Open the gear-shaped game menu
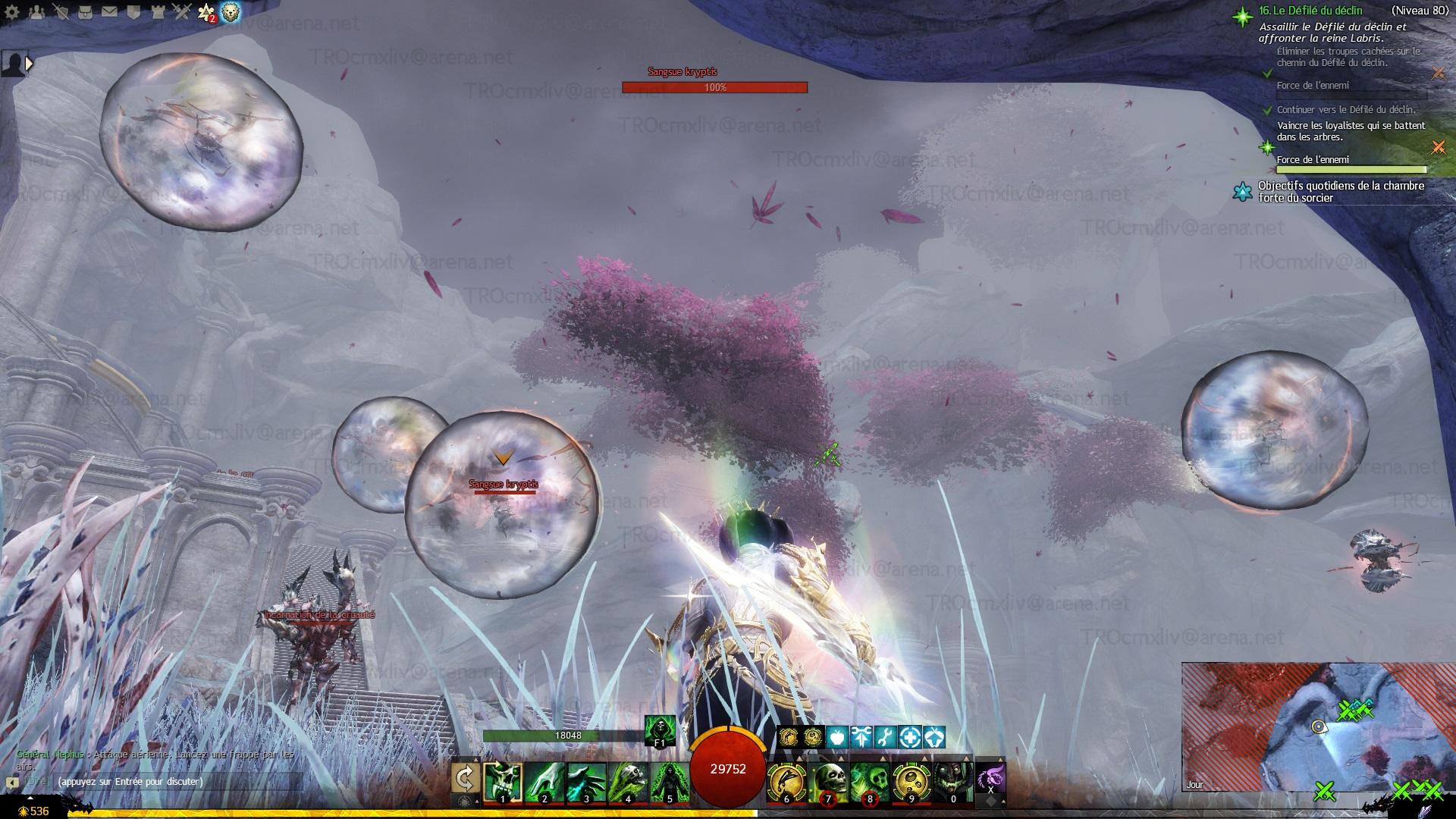 point(11,12)
